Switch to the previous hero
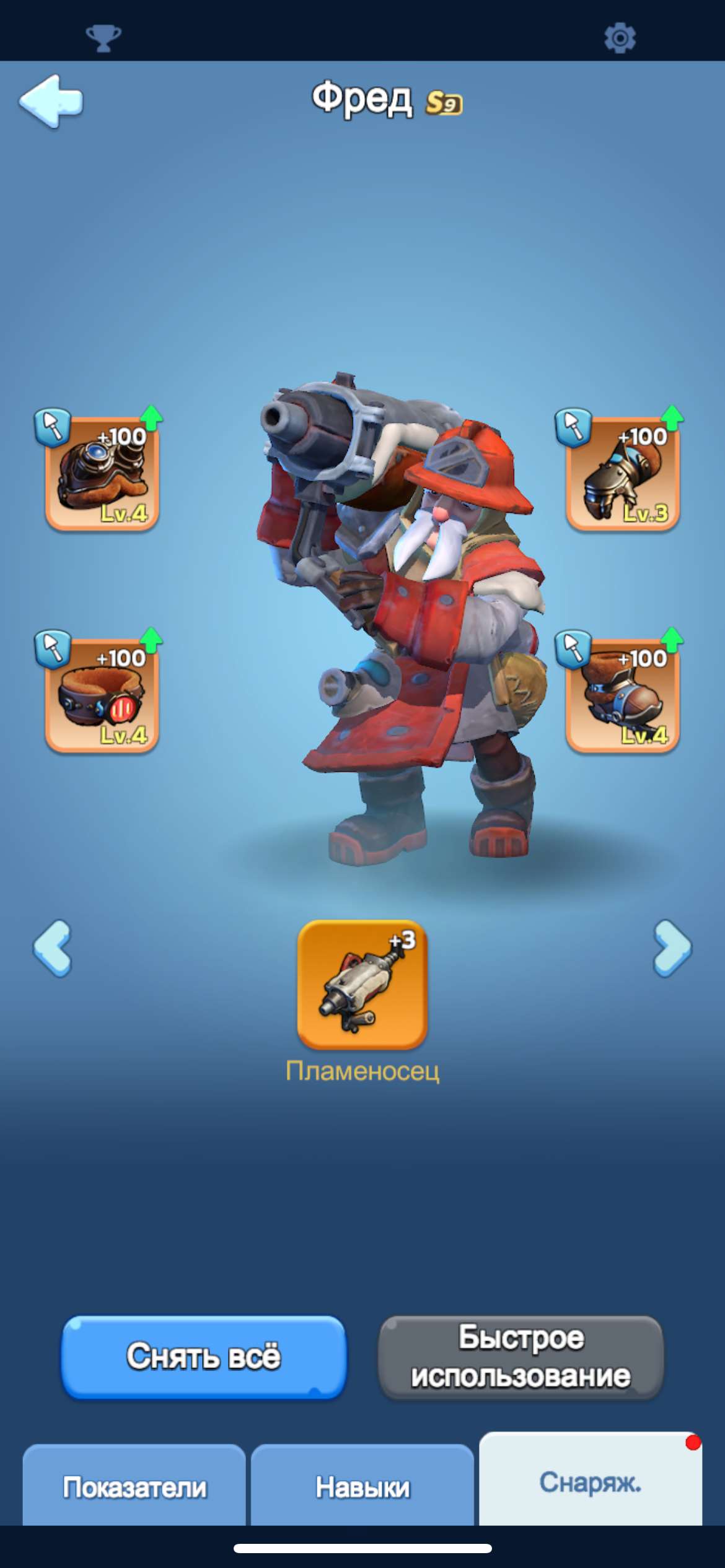725x1568 pixels. 53,948
